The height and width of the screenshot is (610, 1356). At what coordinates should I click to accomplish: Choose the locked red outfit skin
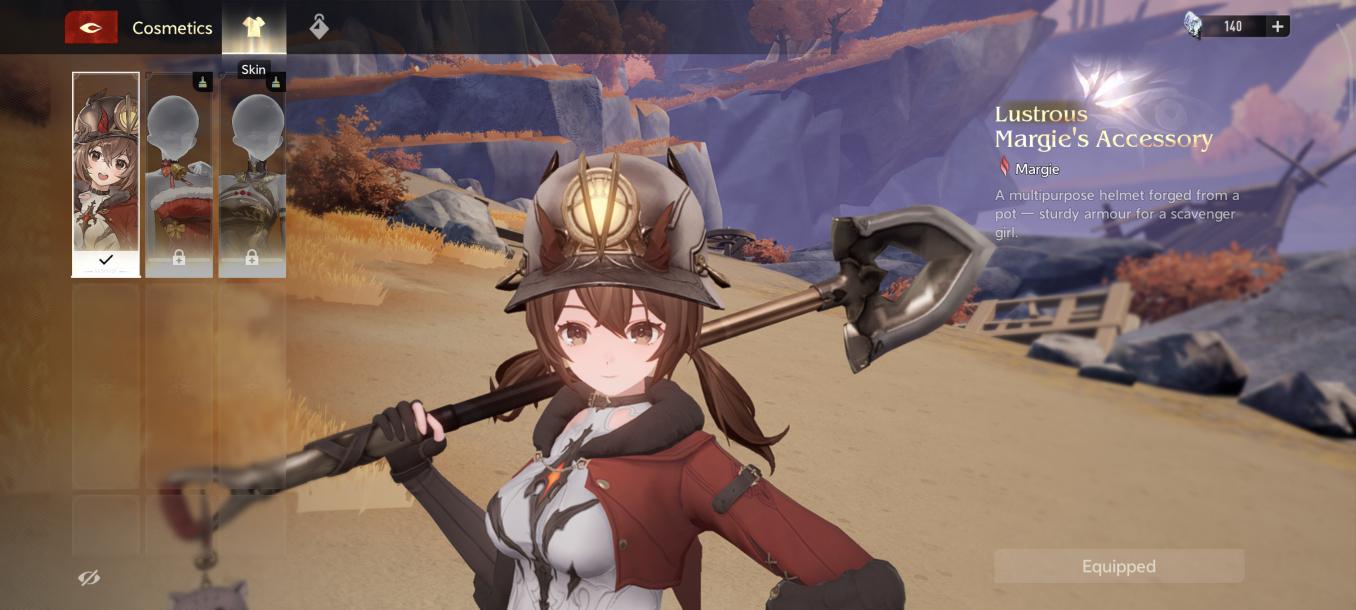coord(179,174)
